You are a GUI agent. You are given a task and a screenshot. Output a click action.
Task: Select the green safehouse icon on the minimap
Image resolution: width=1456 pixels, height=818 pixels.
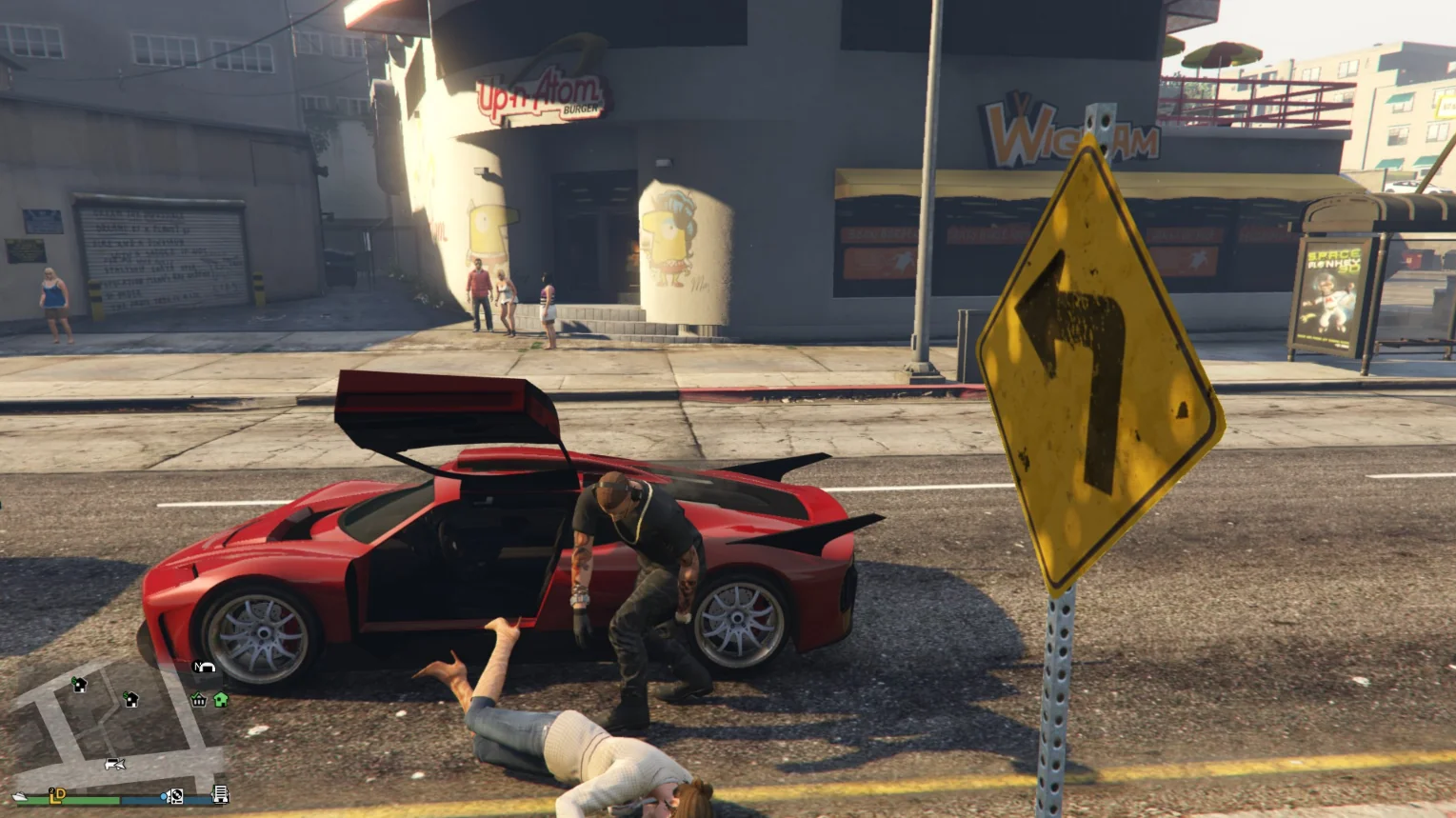coord(220,698)
